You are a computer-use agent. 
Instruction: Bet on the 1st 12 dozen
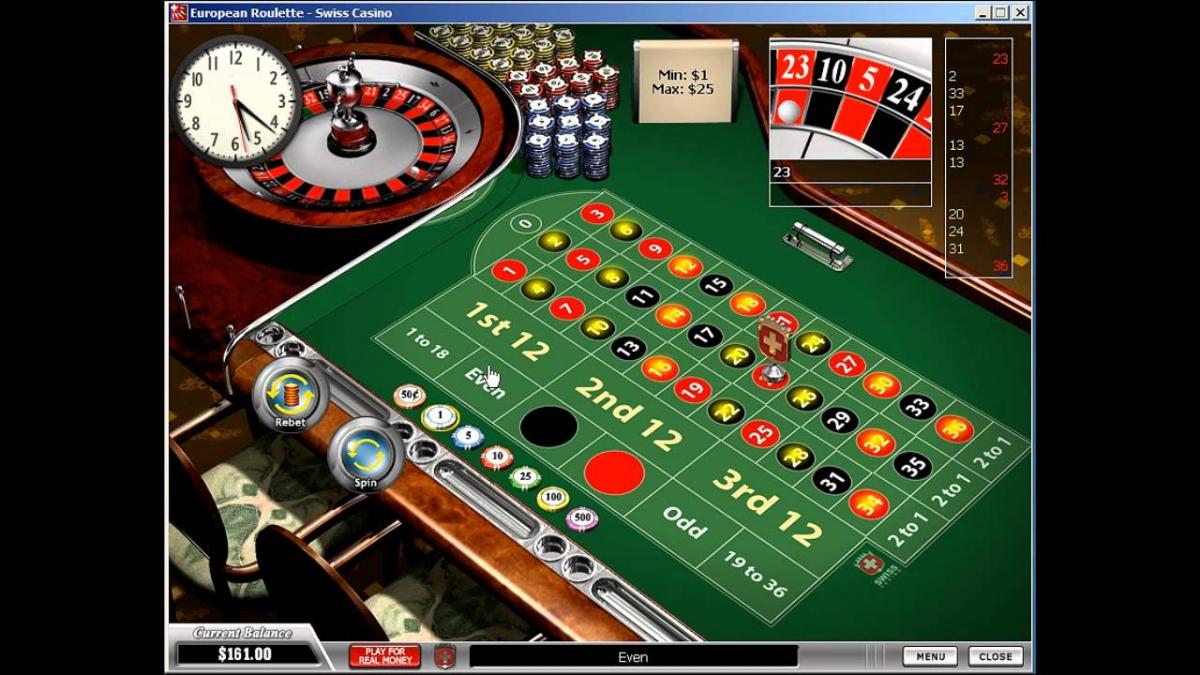507,329
